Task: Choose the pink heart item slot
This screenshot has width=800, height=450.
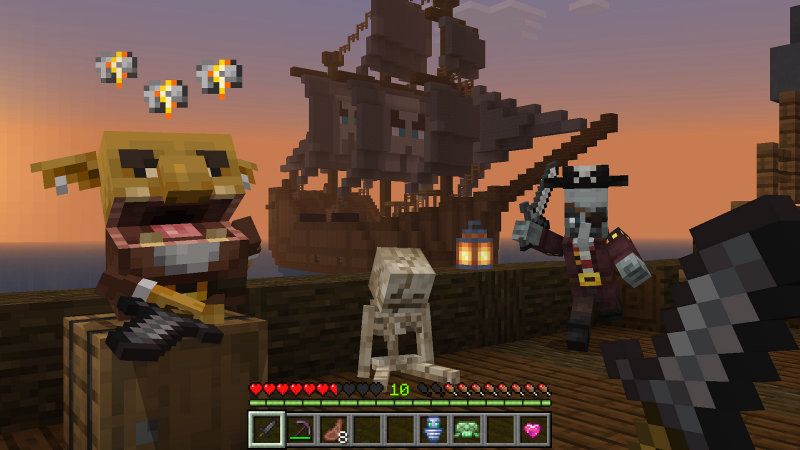Action: tap(534, 429)
